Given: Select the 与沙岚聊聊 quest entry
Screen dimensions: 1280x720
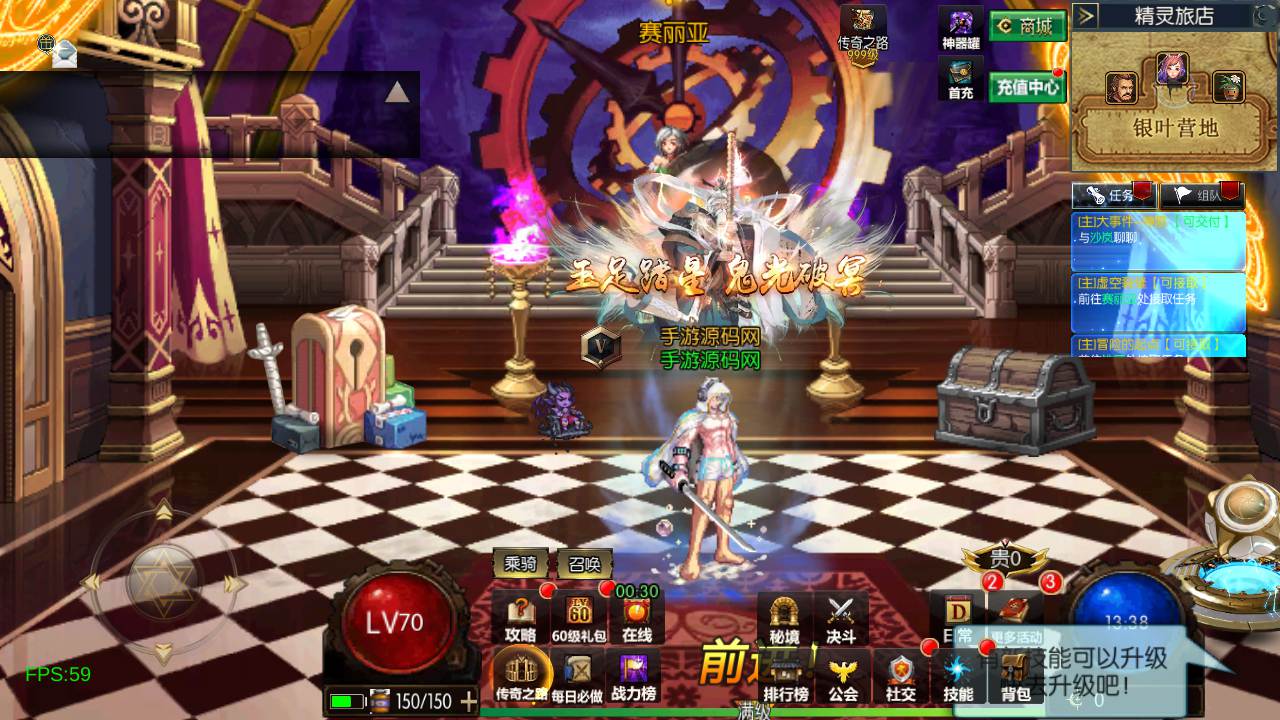Looking at the screenshot, I should tap(1158, 240).
